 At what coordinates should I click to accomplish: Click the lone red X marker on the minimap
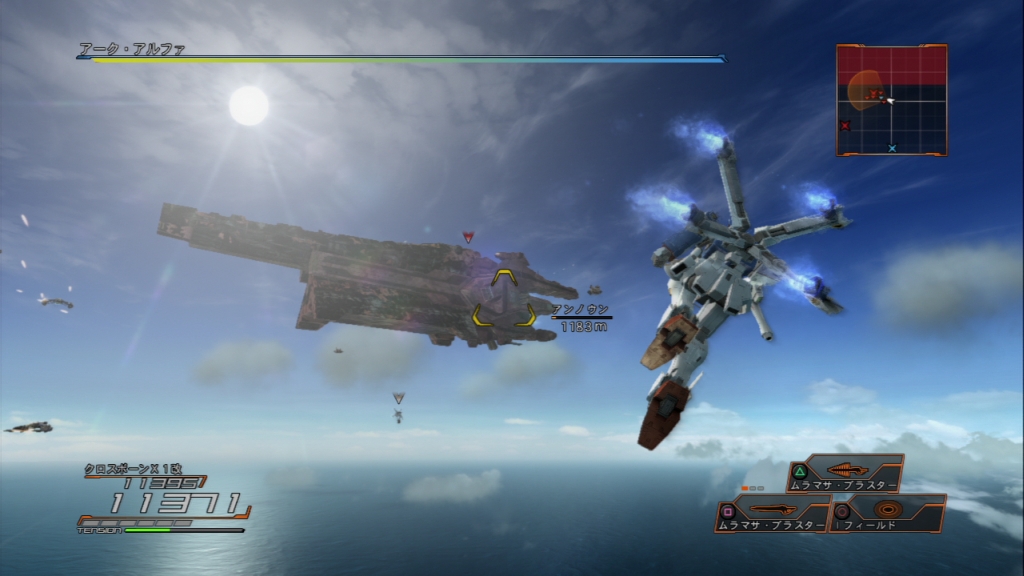coord(846,126)
